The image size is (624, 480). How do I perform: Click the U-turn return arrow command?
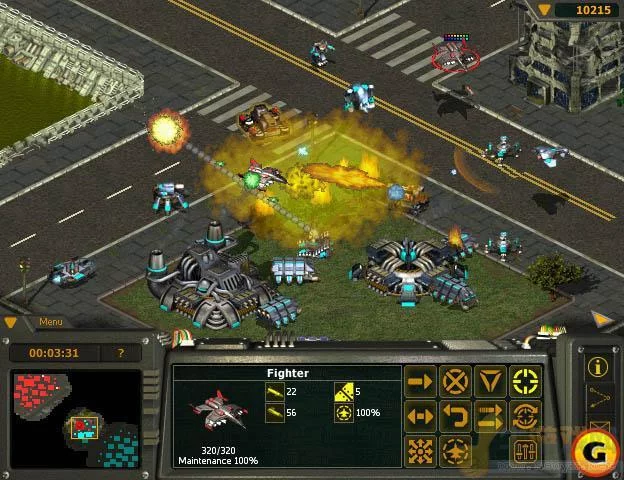tap(456, 414)
